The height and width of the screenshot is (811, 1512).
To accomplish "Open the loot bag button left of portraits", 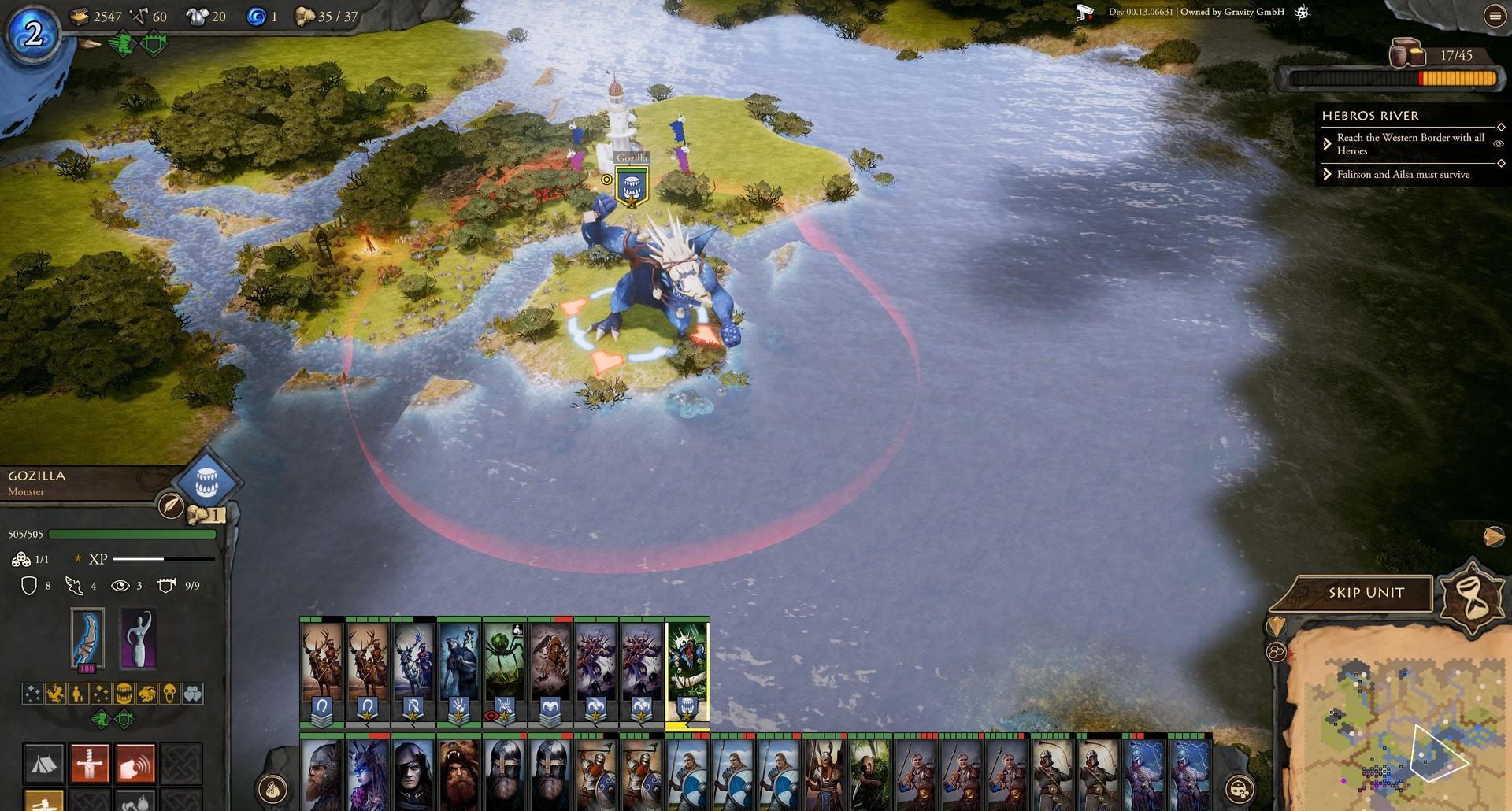I will point(272,788).
